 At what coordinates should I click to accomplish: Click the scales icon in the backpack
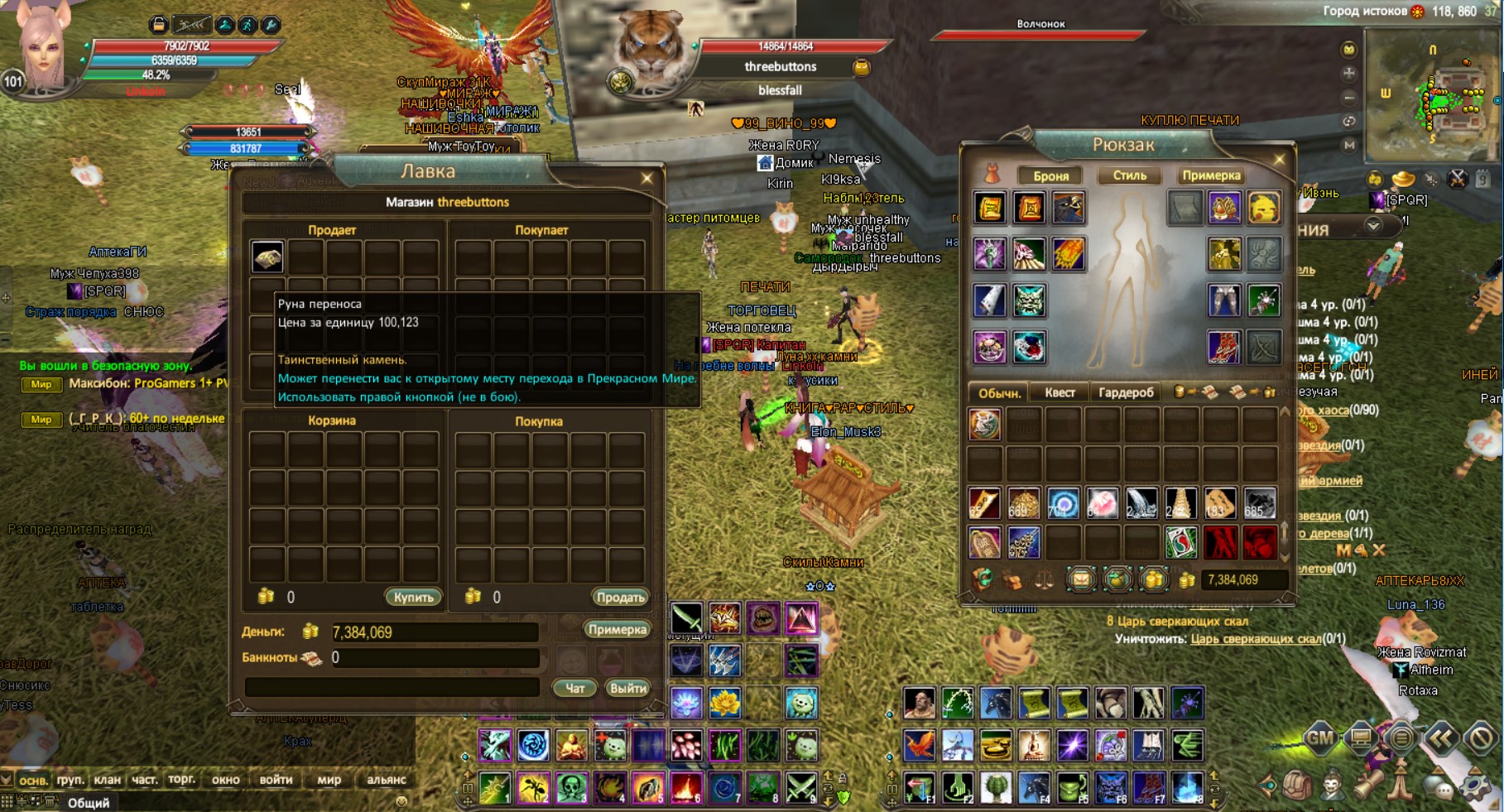pyautogui.click(x=1045, y=579)
